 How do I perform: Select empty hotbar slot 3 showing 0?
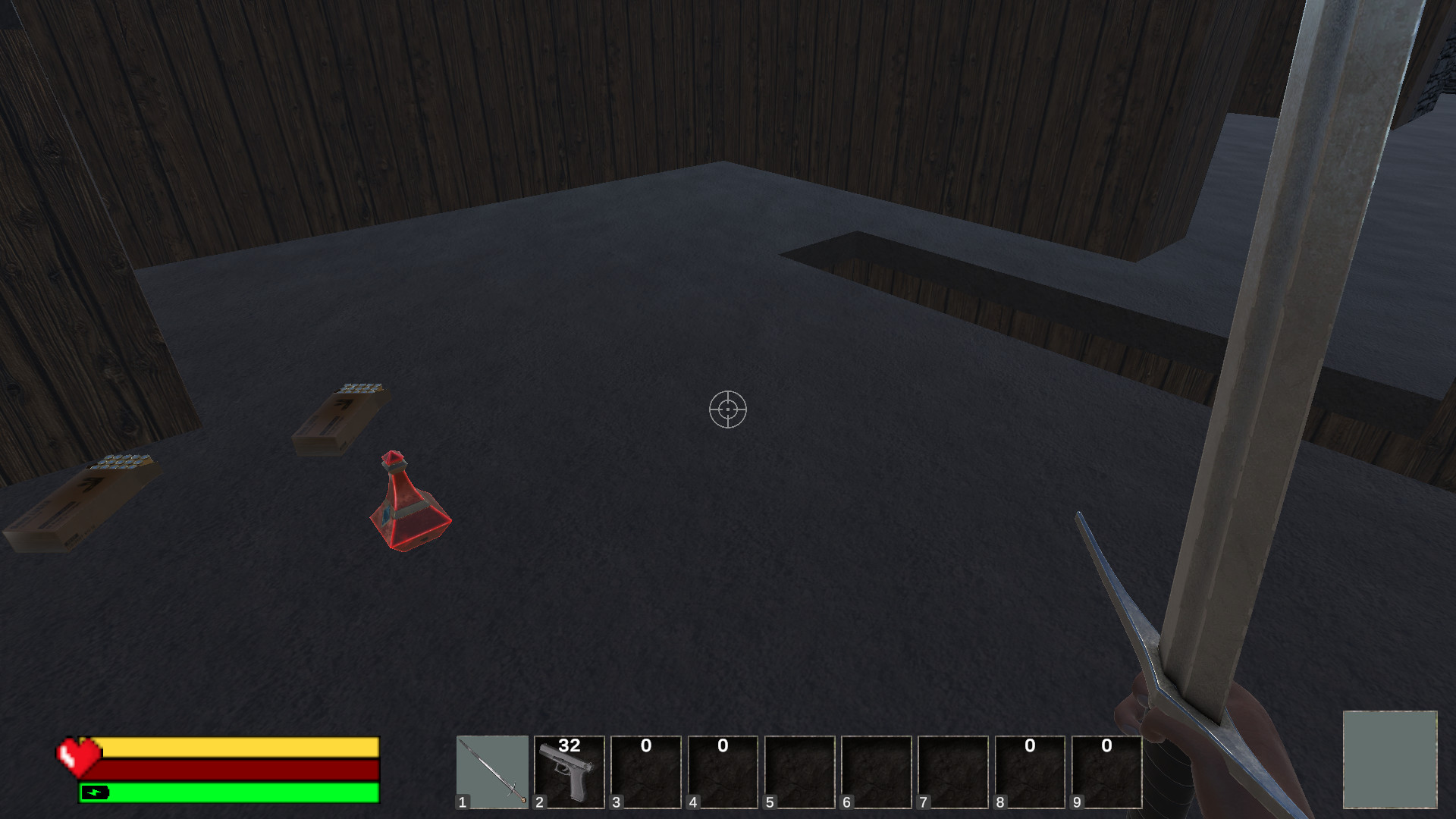646,773
